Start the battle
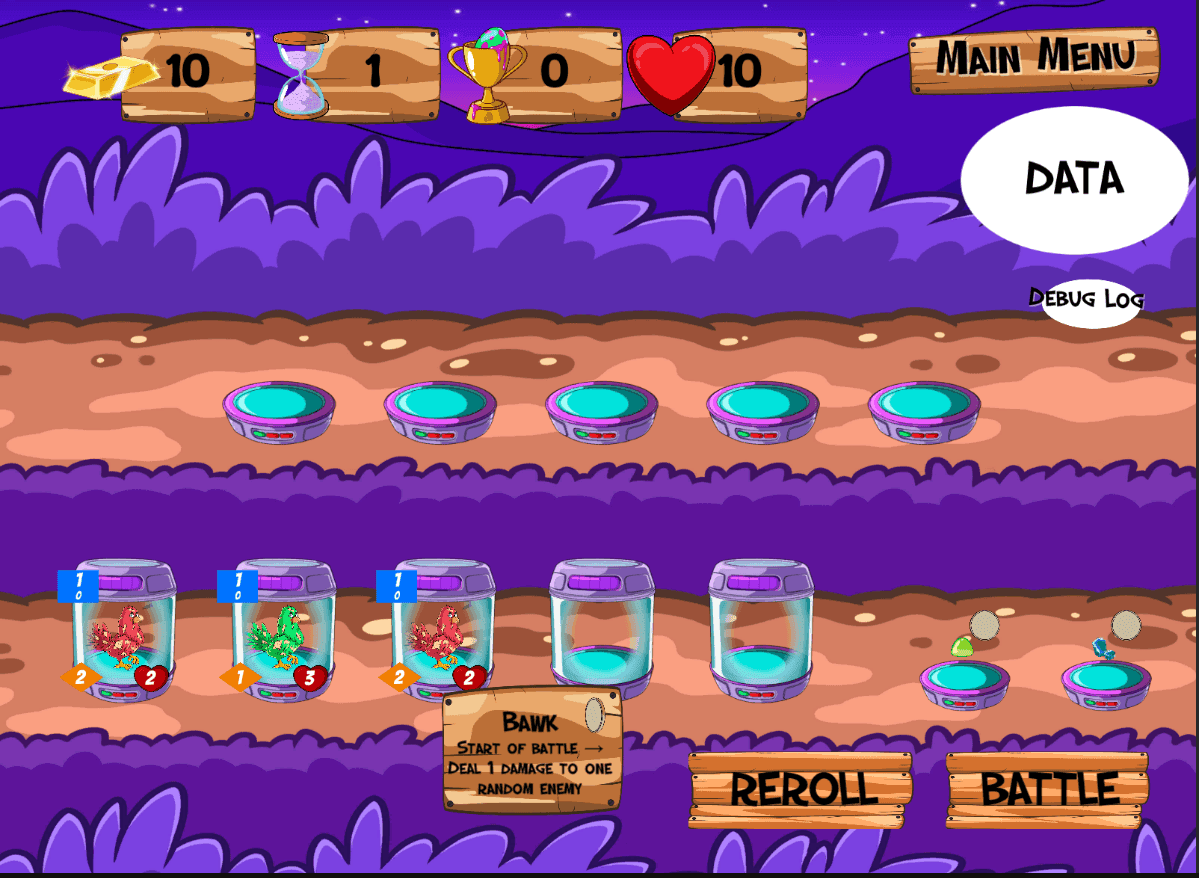Screen dimensions: 1199x878 coord(1047,789)
